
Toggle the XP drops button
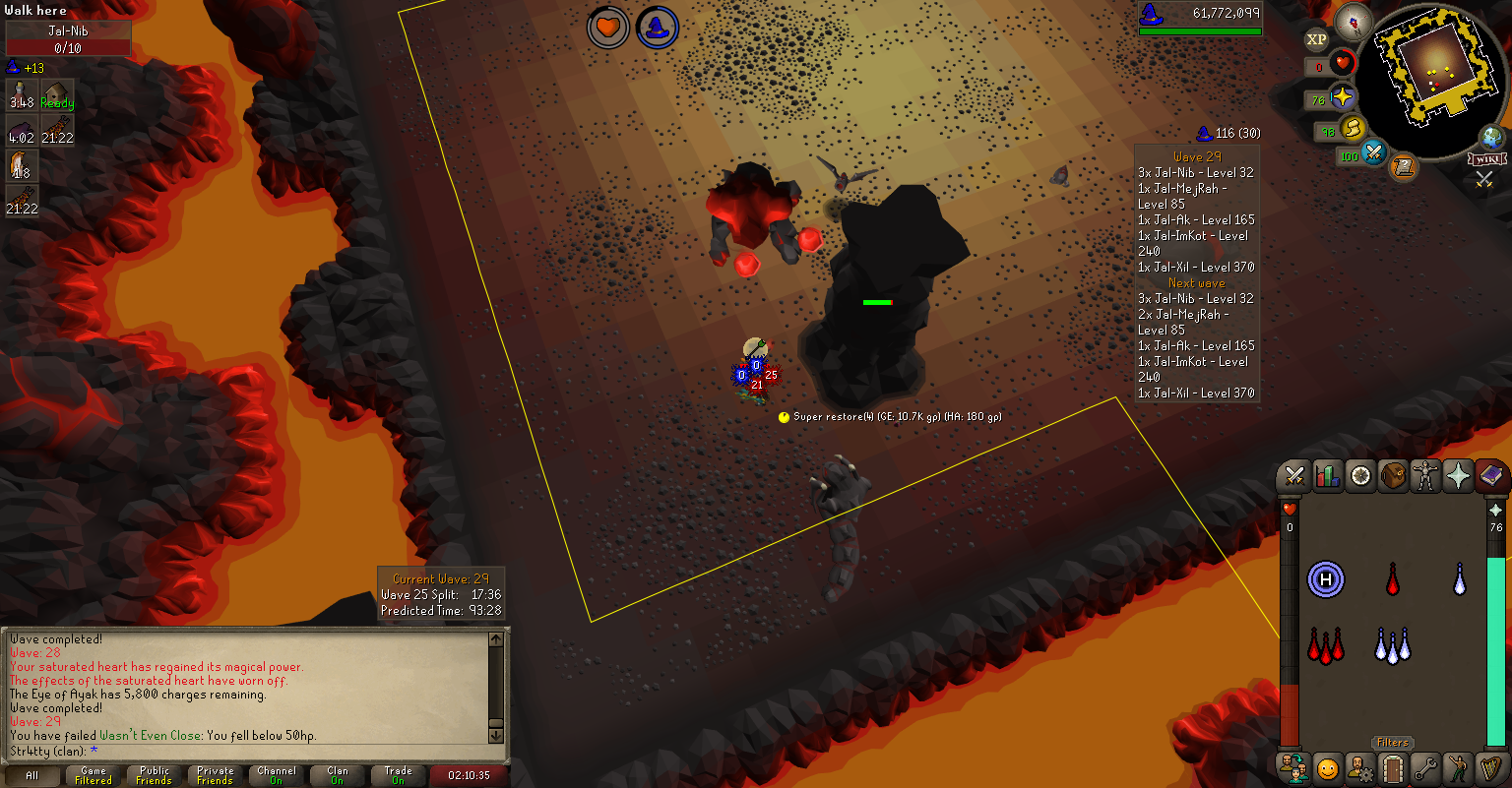(1316, 39)
